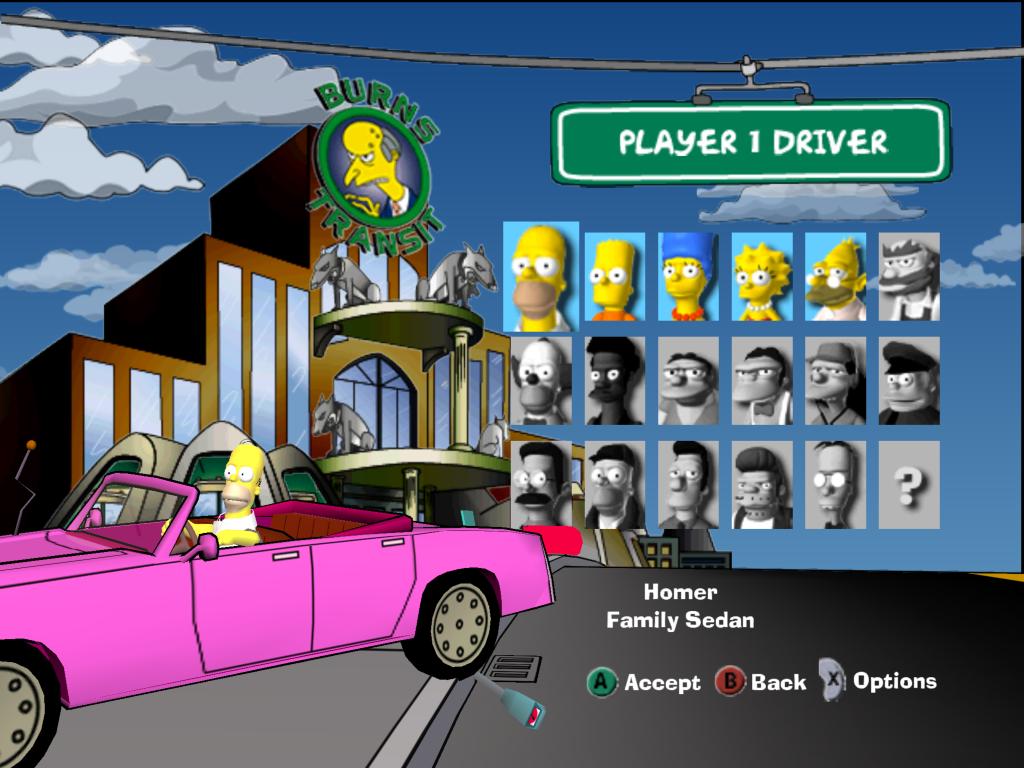Choose Grampa Simpson's portrait
Image resolution: width=1024 pixels, height=768 pixels.
[835, 277]
